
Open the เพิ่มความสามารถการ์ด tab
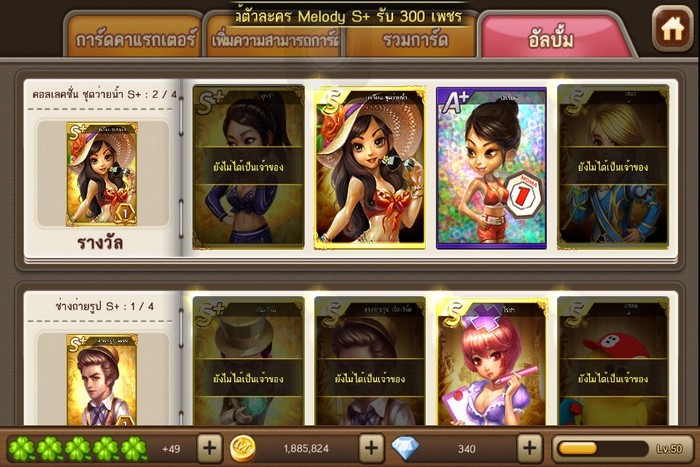tap(276, 40)
